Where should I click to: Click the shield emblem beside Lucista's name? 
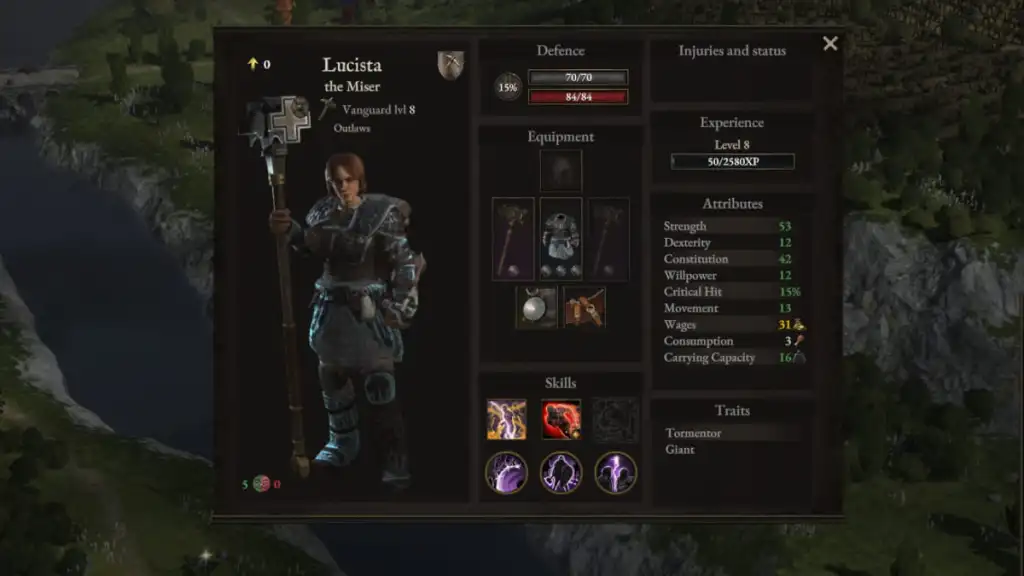[451, 65]
